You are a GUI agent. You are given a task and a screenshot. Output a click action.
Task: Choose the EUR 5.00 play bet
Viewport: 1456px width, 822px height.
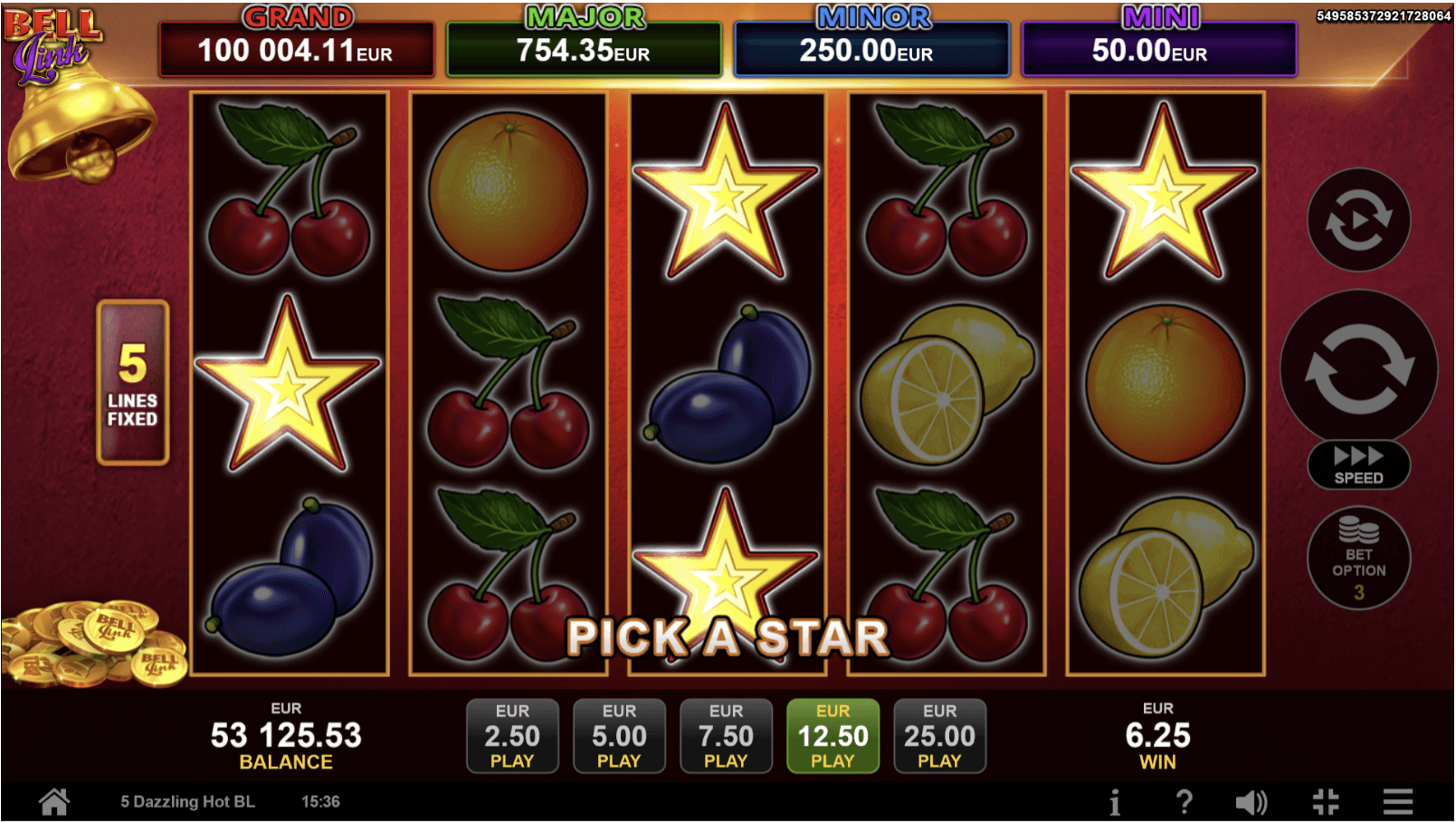point(619,735)
